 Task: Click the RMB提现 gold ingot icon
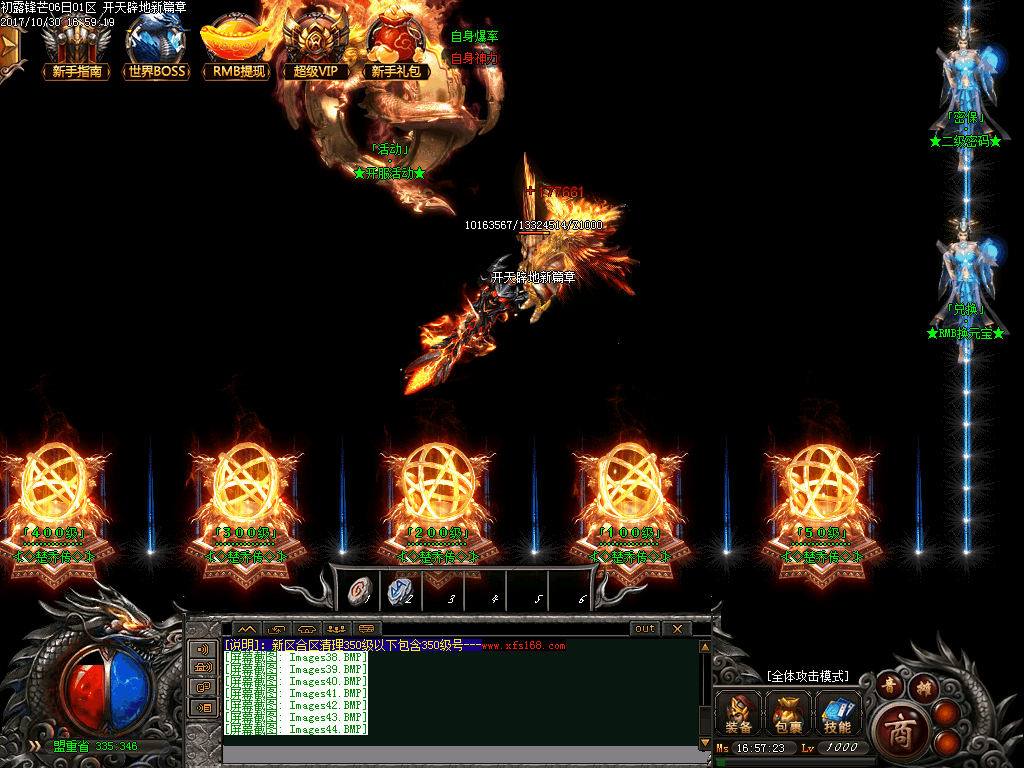[x=236, y=48]
